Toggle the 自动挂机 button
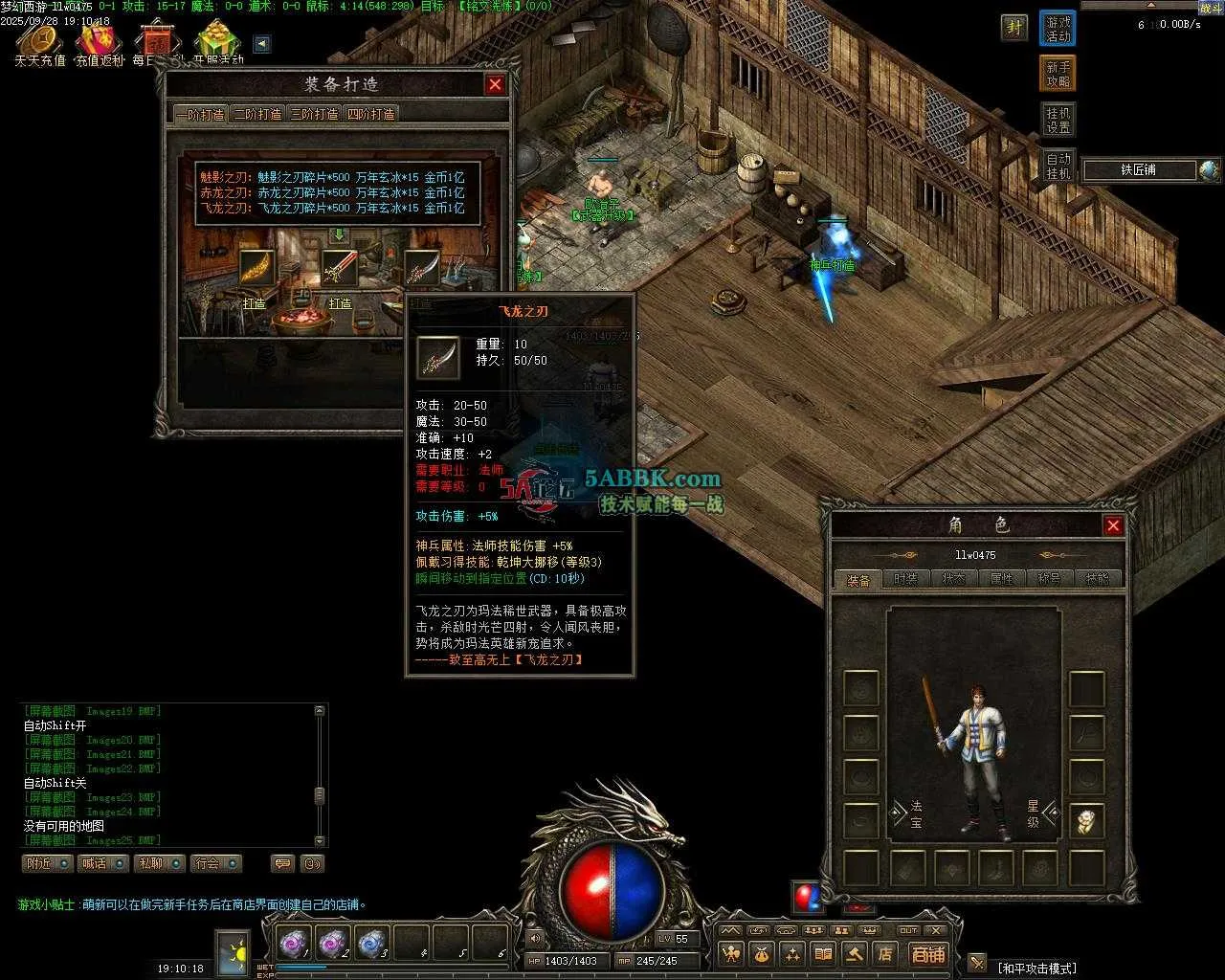 click(x=1058, y=166)
